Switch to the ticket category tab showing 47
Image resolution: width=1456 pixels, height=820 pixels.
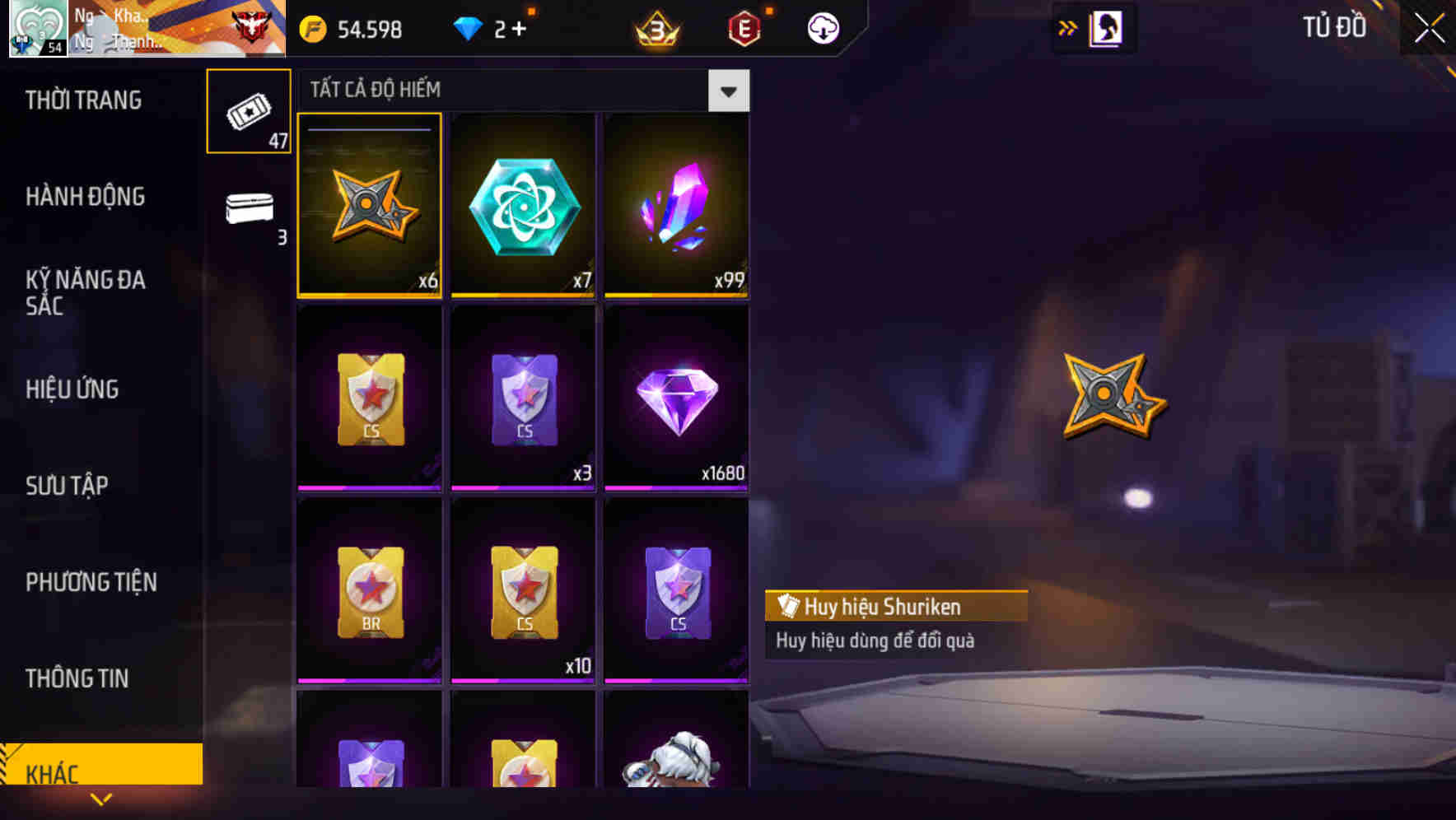click(248, 109)
